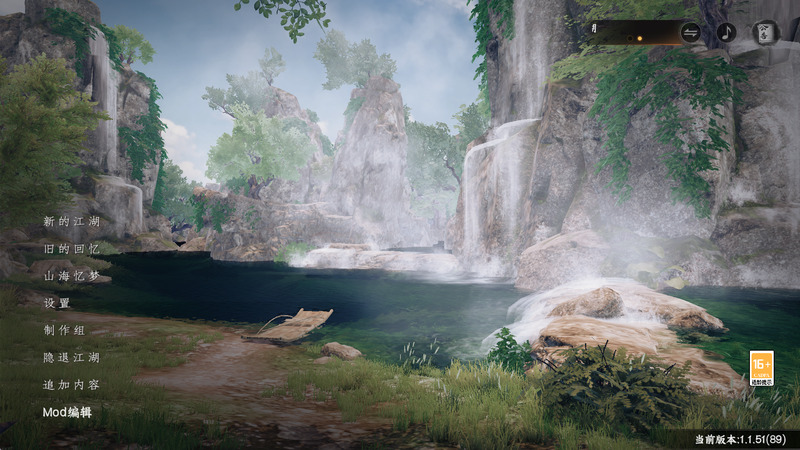The height and width of the screenshot is (450, 800).
Task: Click the 16+ age rating badge
Action: (x=761, y=367)
